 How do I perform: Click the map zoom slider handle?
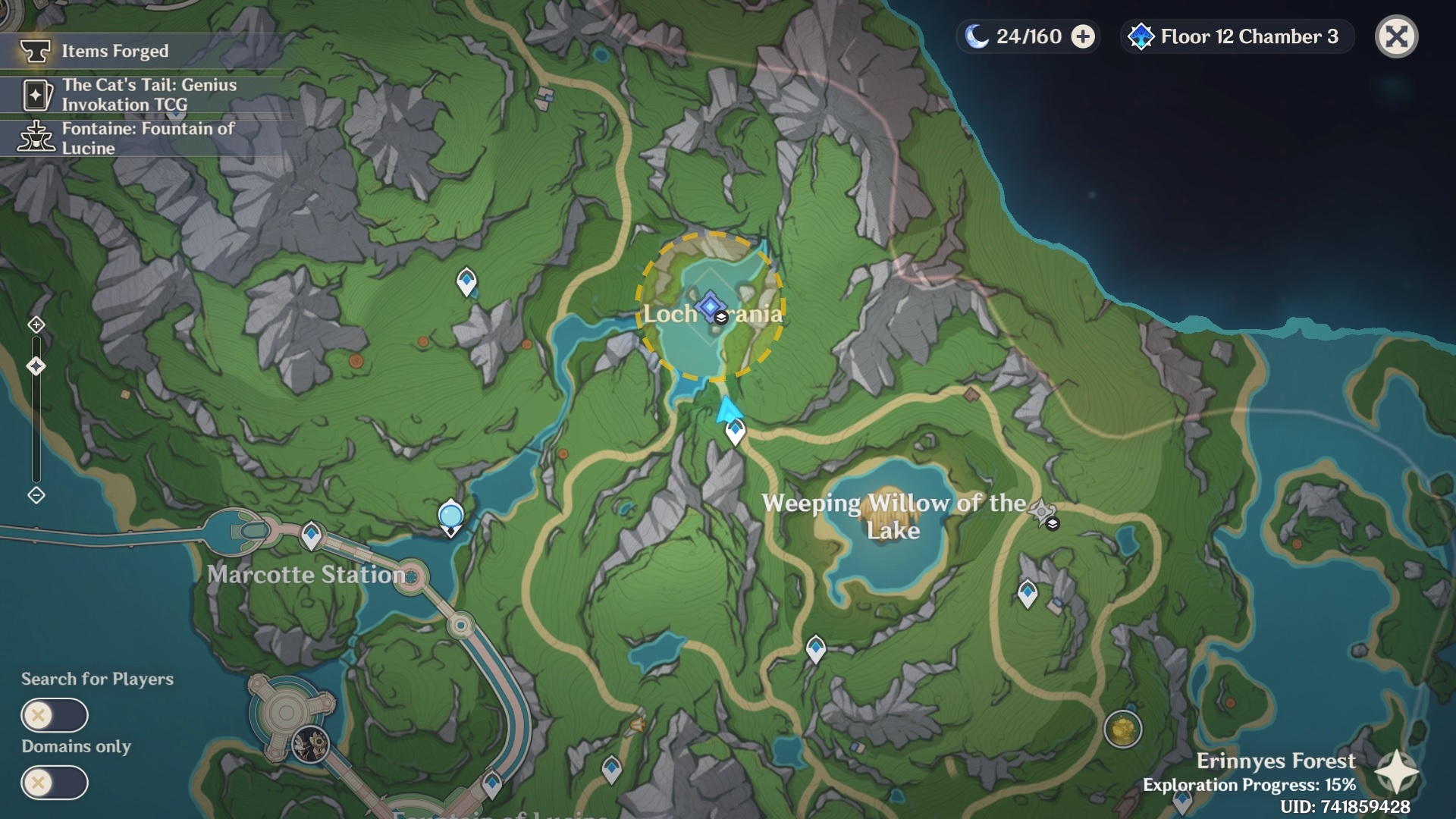[36, 367]
